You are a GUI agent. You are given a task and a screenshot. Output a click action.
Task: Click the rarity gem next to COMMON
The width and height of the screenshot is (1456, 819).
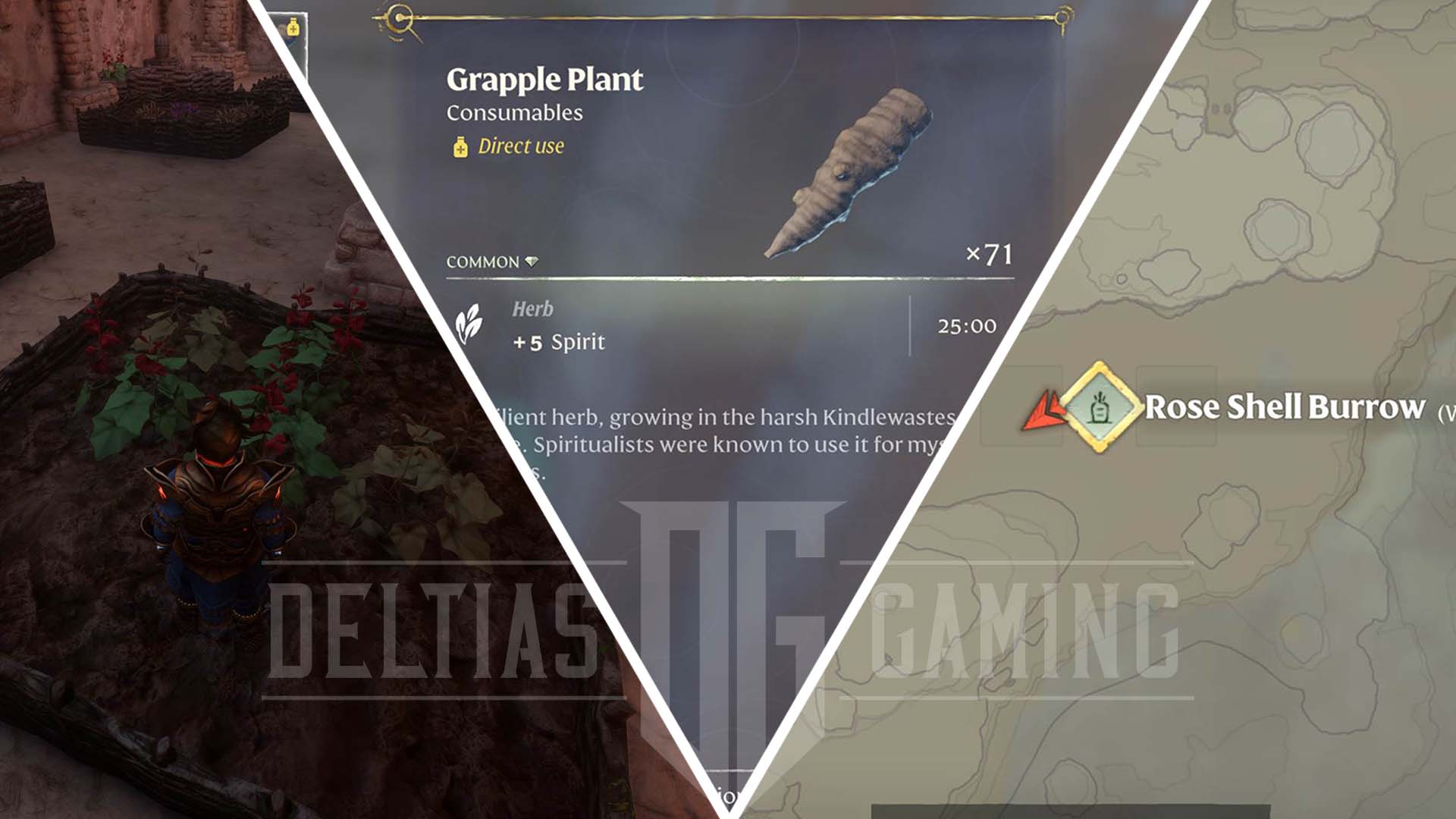(x=533, y=259)
